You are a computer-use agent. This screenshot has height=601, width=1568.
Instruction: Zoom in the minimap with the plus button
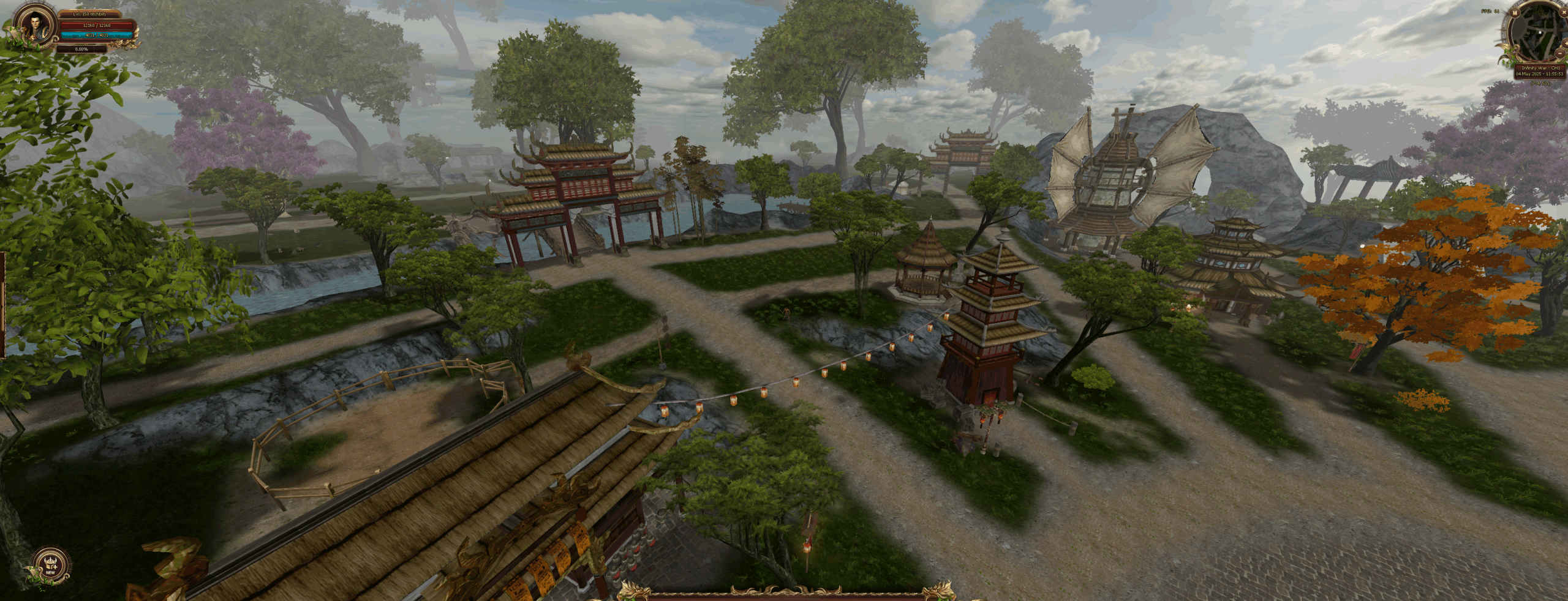click(x=1566, y=43)
